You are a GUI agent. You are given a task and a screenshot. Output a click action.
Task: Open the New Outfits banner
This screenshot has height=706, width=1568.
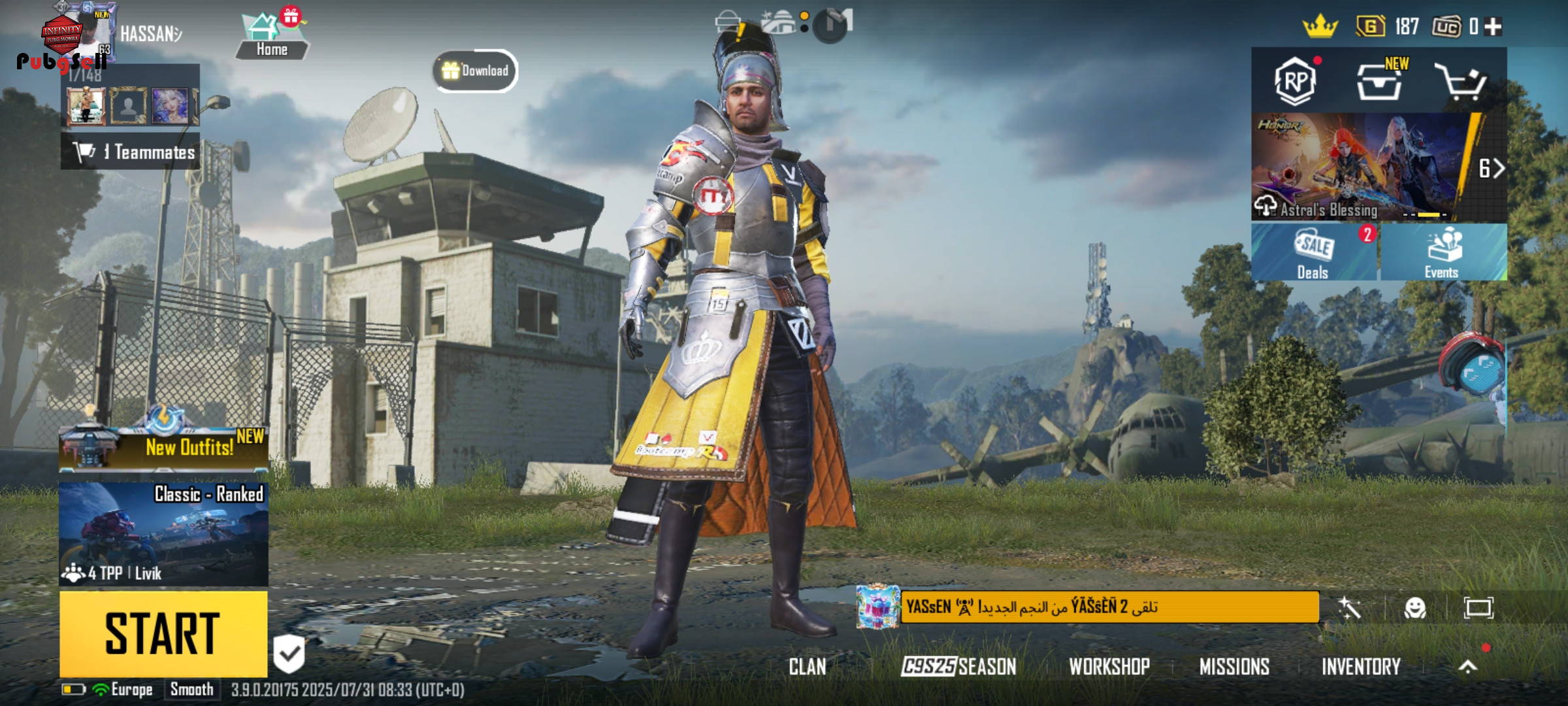pyautogui.click(x=163, y=446)
